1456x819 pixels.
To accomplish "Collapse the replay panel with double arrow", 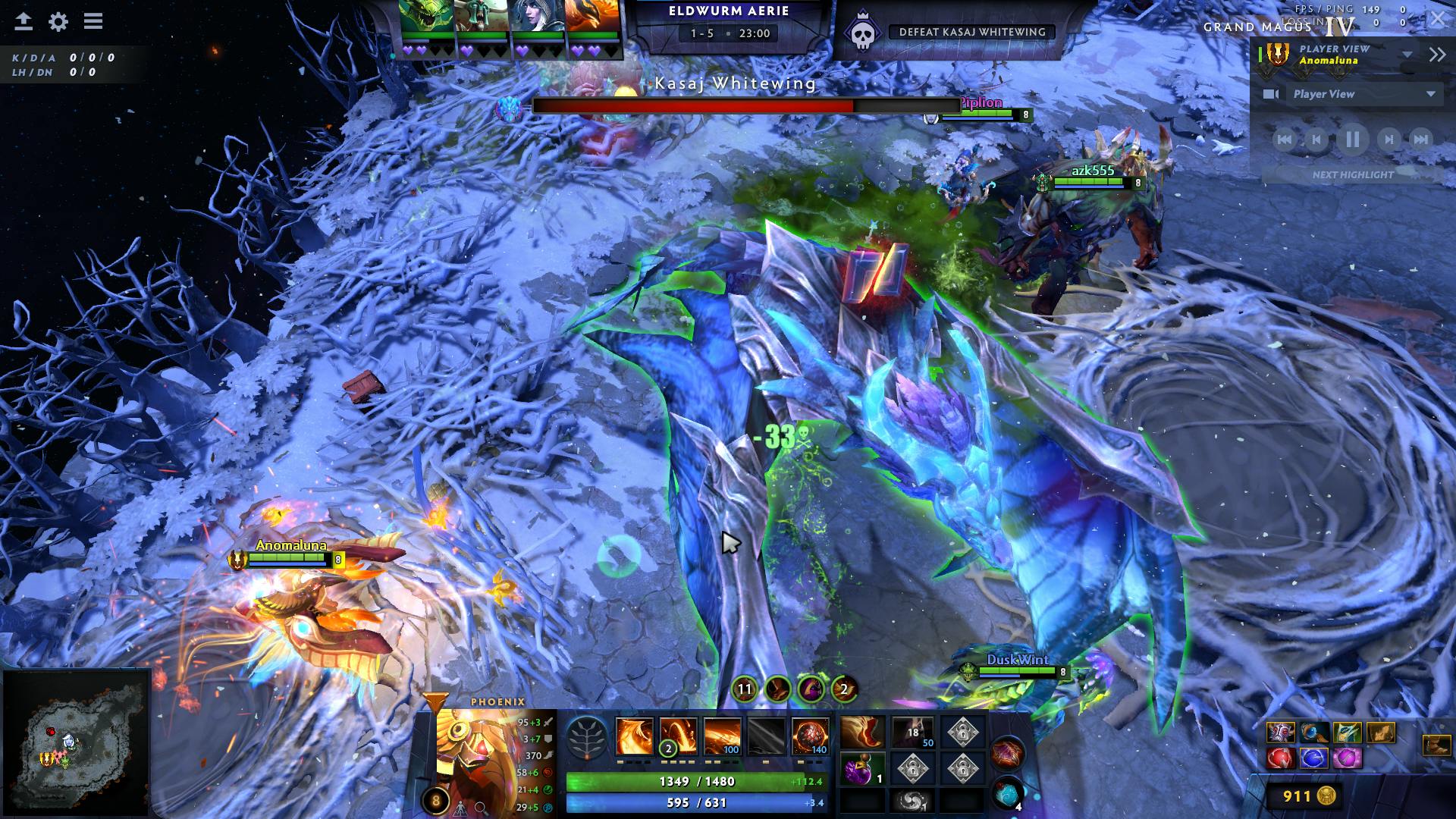I will pos(1437,54).
